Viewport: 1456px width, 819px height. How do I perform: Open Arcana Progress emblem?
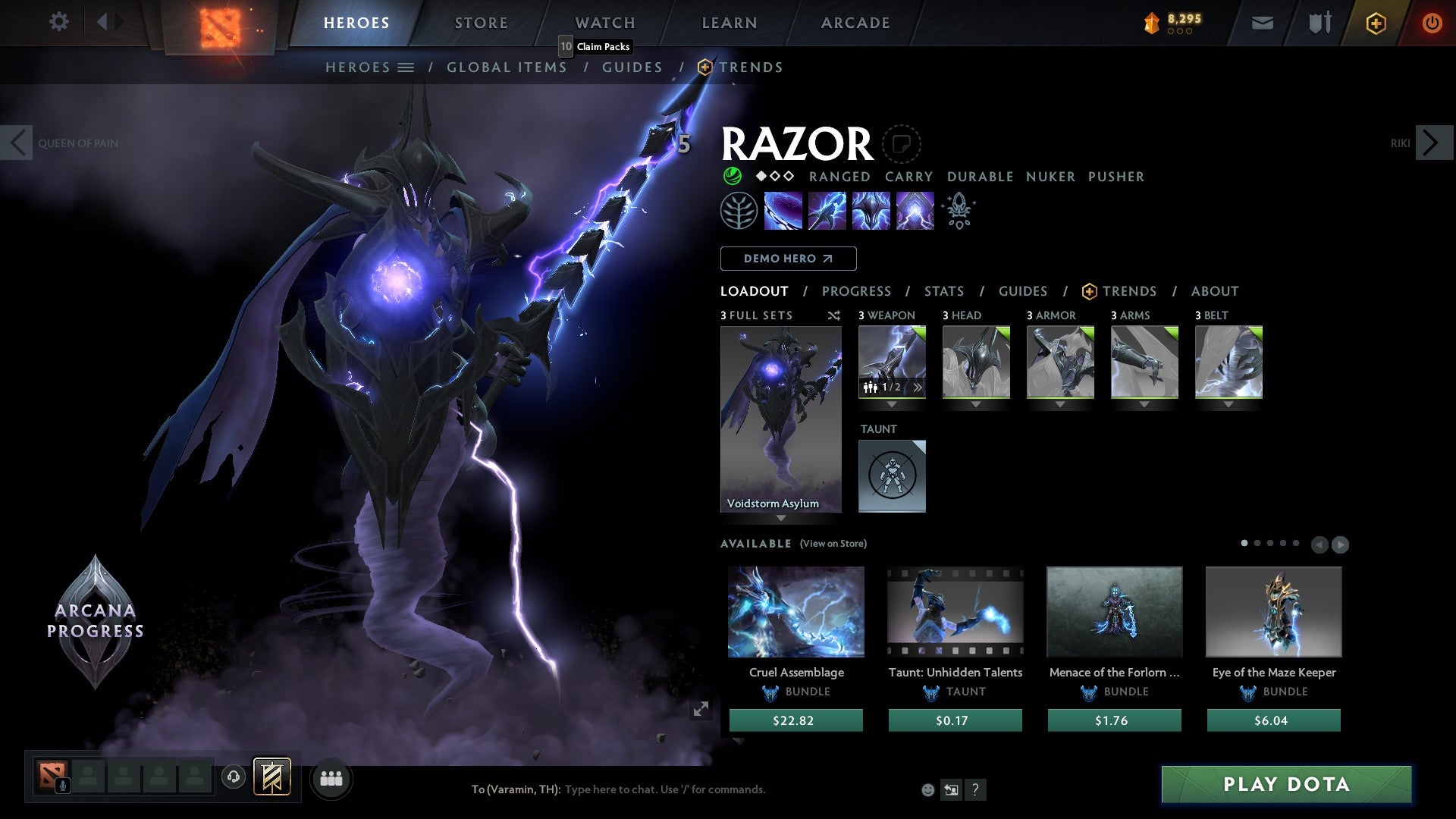coord(96,620)
